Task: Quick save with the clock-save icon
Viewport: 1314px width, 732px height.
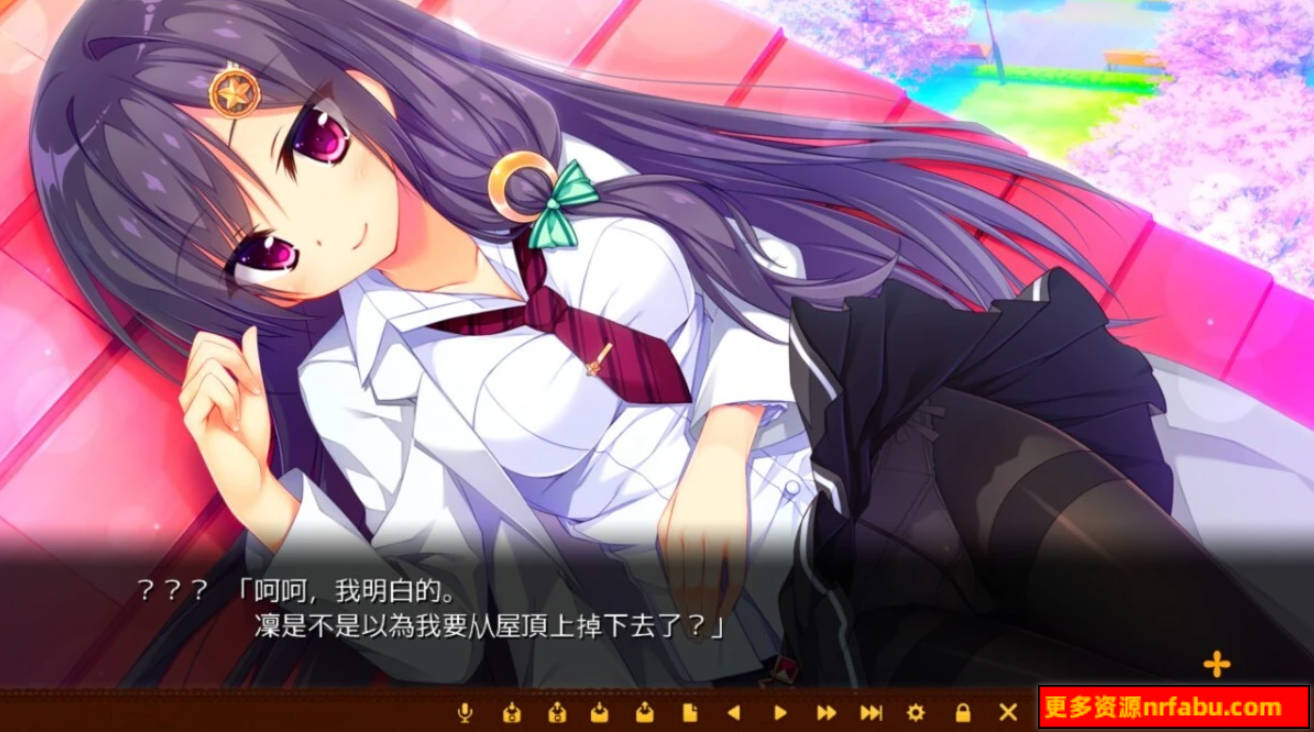Action: pos(513,714)
